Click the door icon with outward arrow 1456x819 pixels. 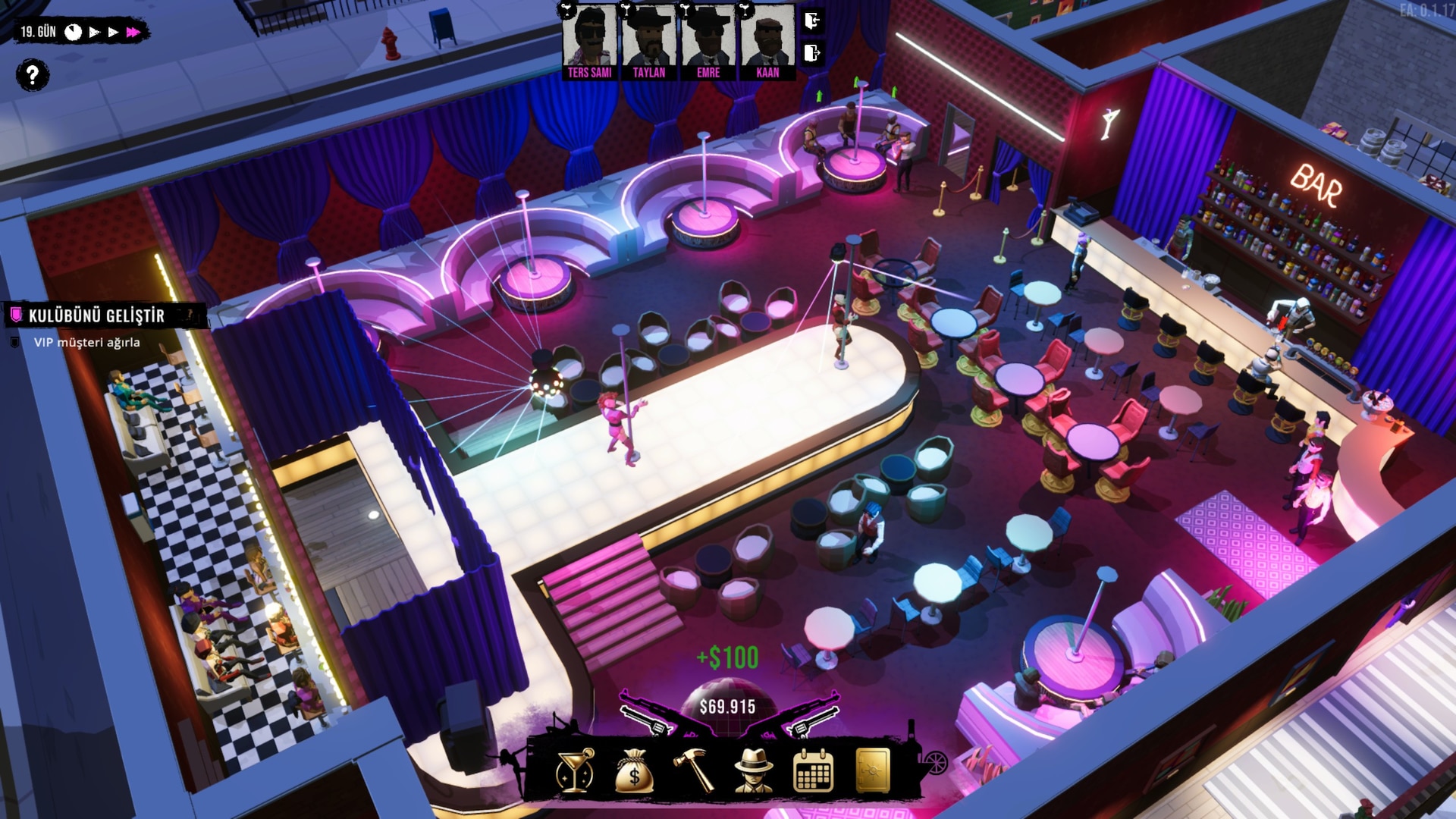click(812, 53)
